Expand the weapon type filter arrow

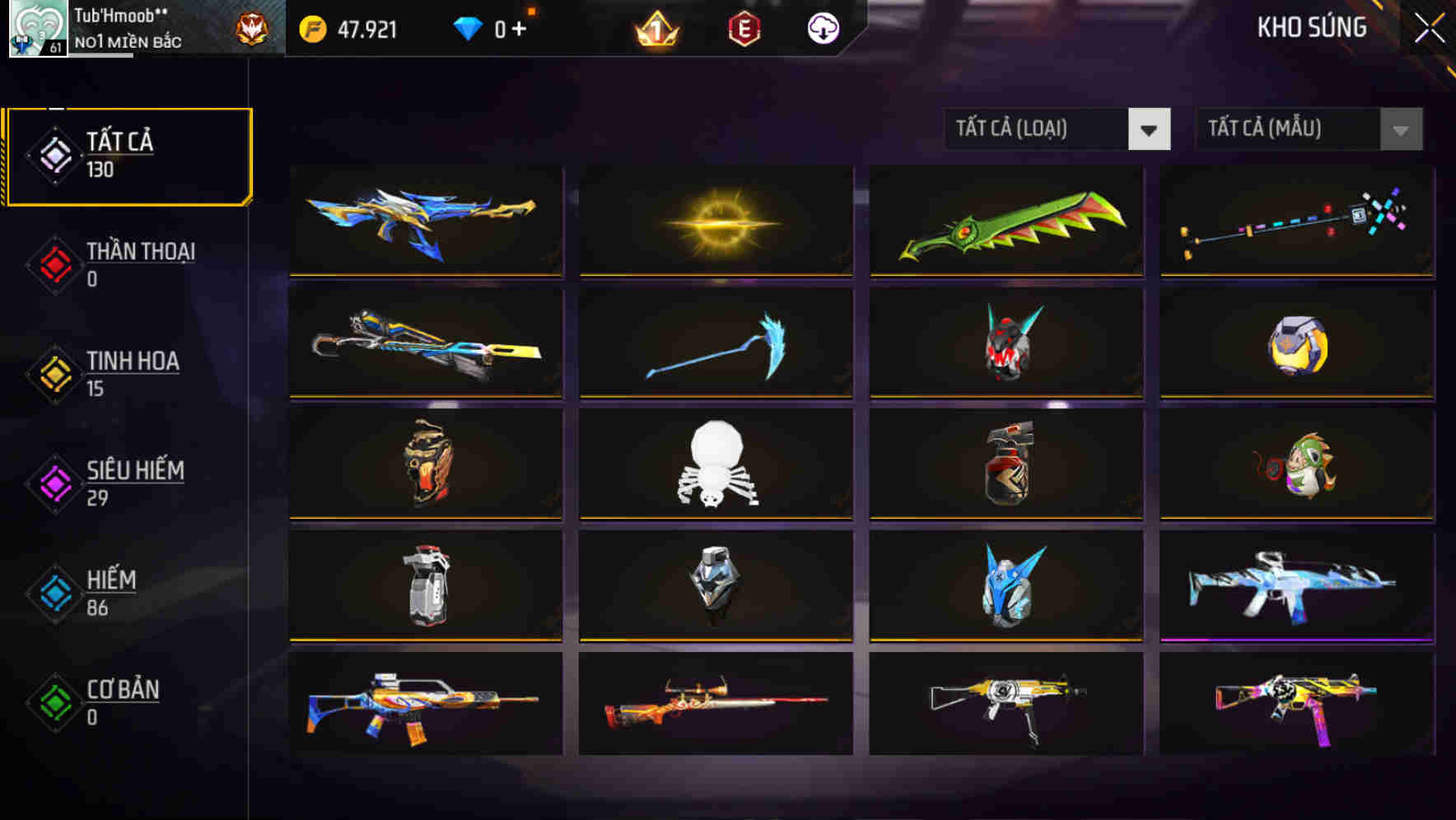[1149, 129]
